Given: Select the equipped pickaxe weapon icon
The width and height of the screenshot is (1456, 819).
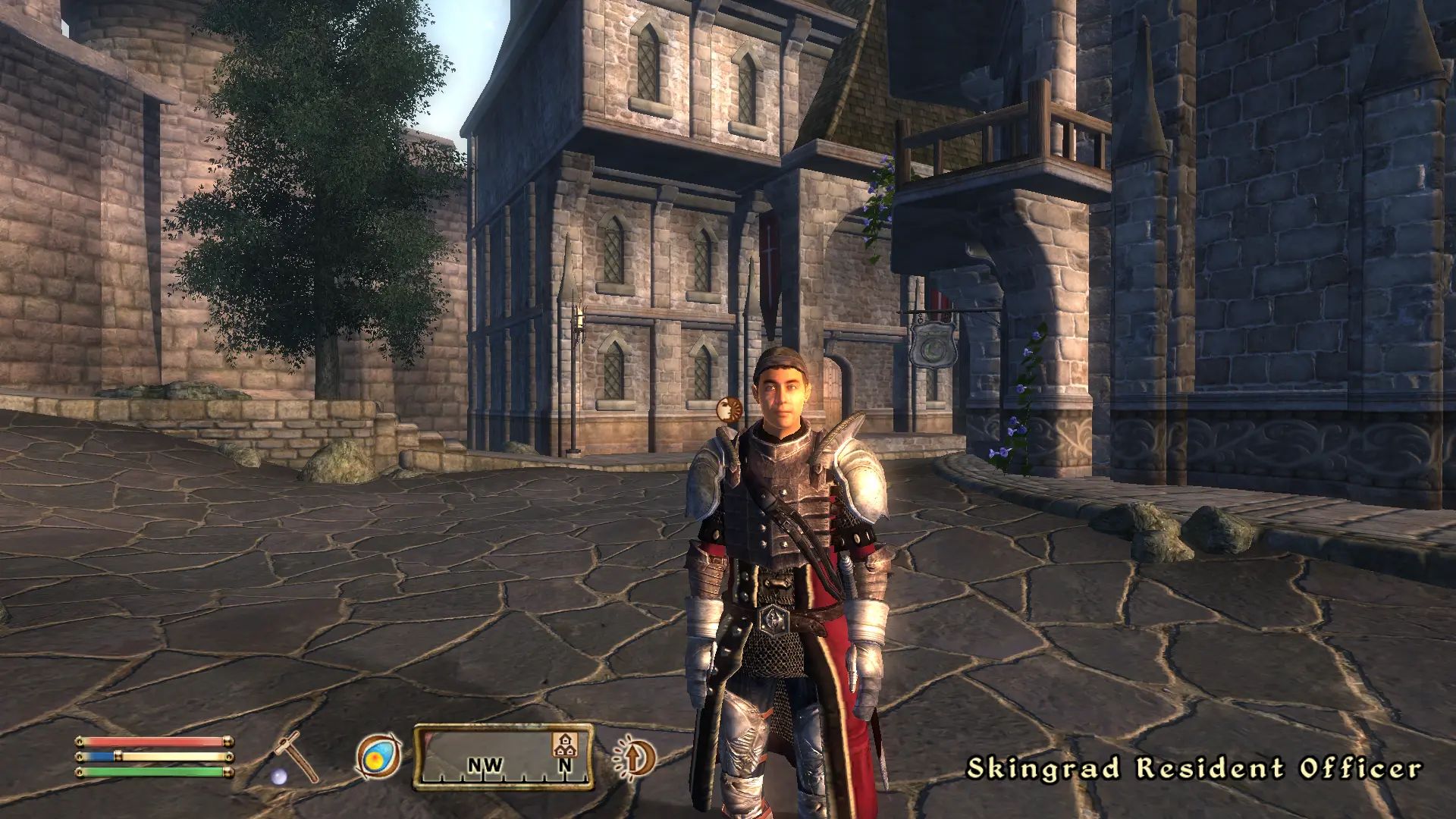Looking at the screenshot, I should pyautogui.click(x=297, y=757).
